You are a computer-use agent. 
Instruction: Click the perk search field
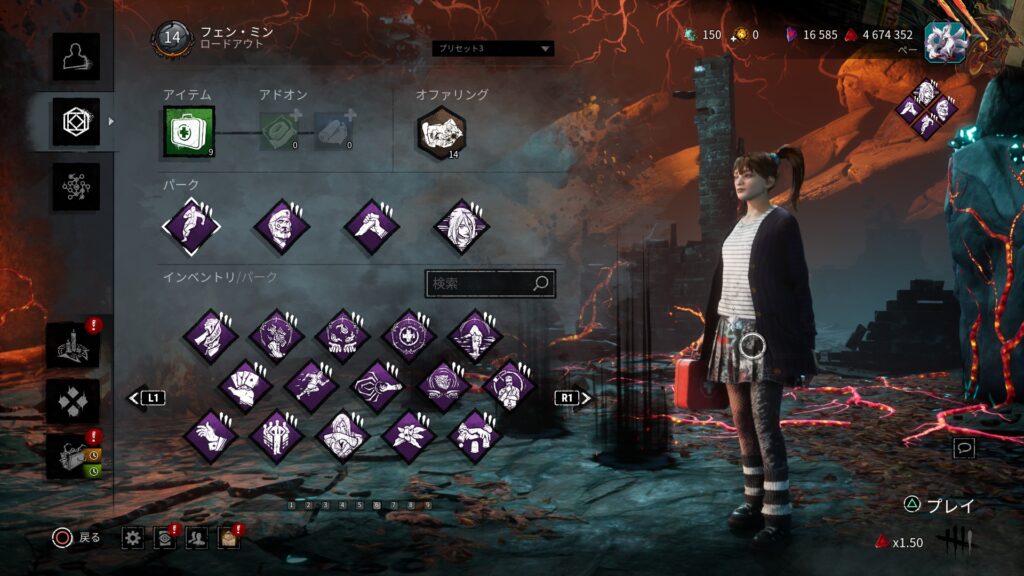tap(480, 284)
